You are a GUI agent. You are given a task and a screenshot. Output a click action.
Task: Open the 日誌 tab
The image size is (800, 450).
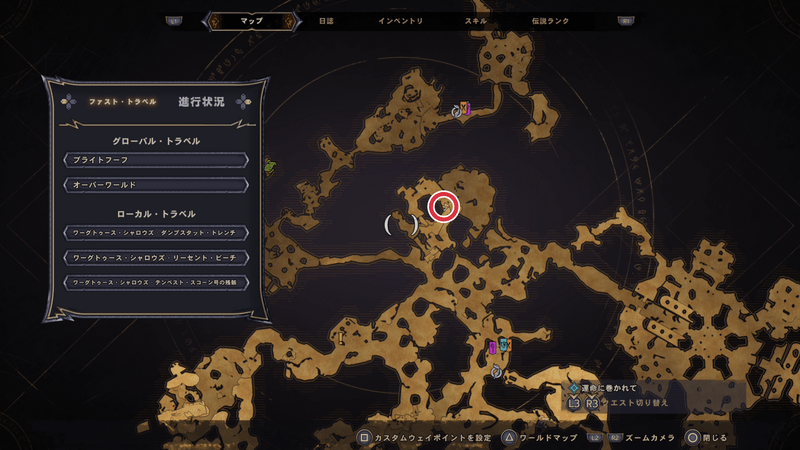tap(327, 20)
